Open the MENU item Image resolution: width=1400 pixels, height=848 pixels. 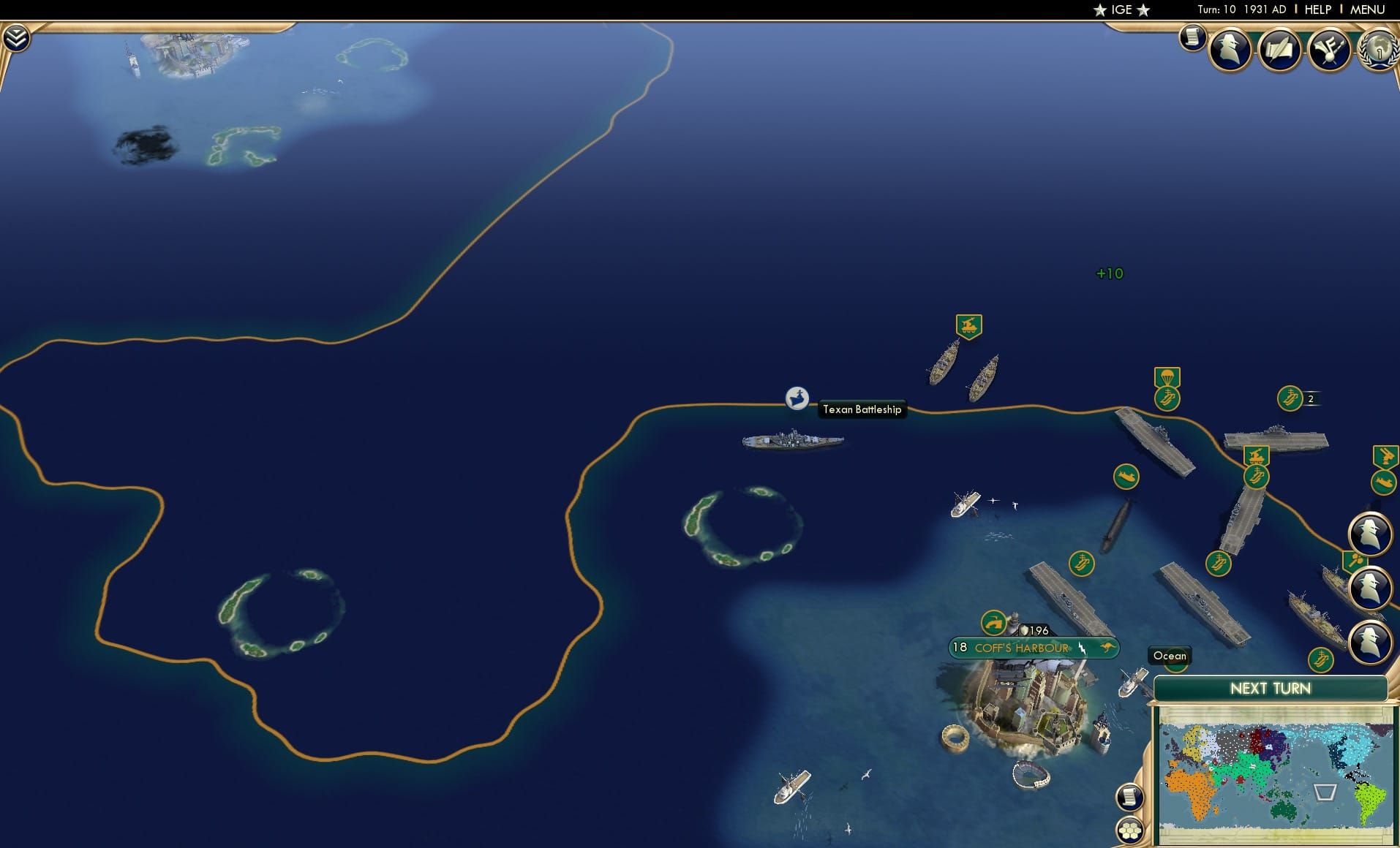1369,10
